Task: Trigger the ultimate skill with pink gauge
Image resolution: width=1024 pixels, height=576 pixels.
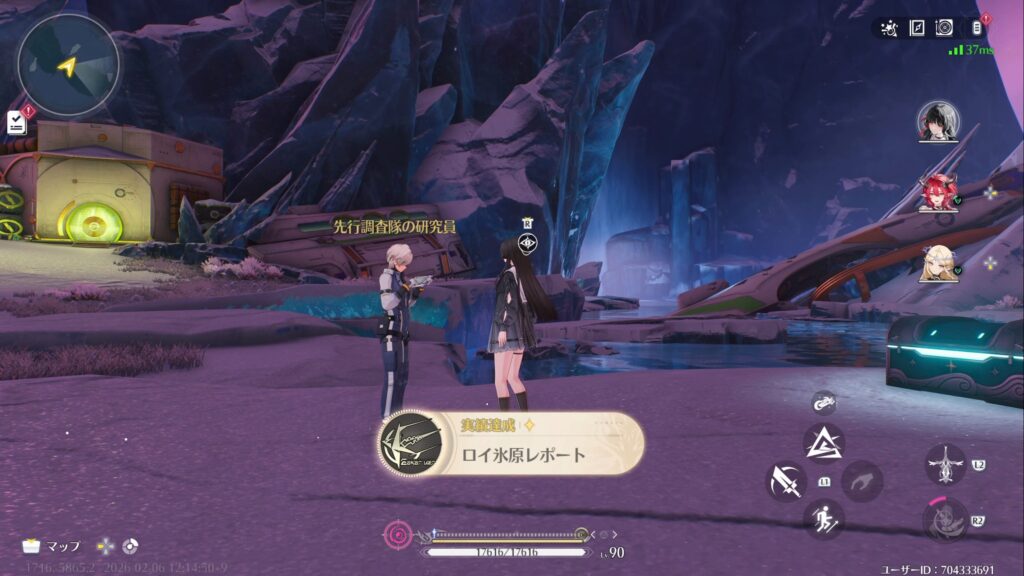Action: (945, 519)
